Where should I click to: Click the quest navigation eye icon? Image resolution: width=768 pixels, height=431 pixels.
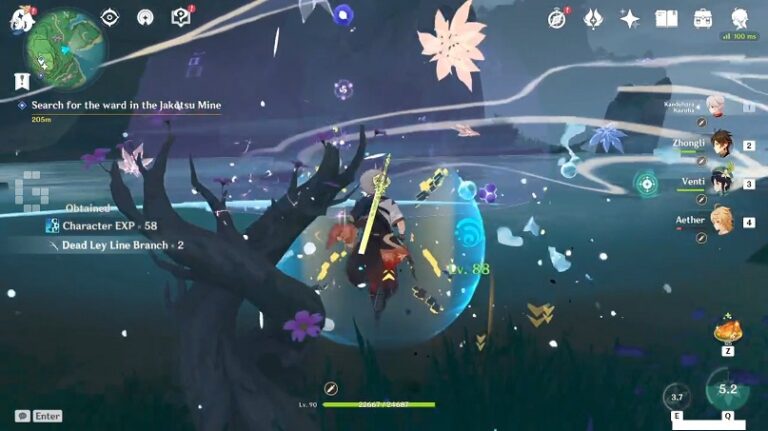pyautogui.click(x=110, y=17)
